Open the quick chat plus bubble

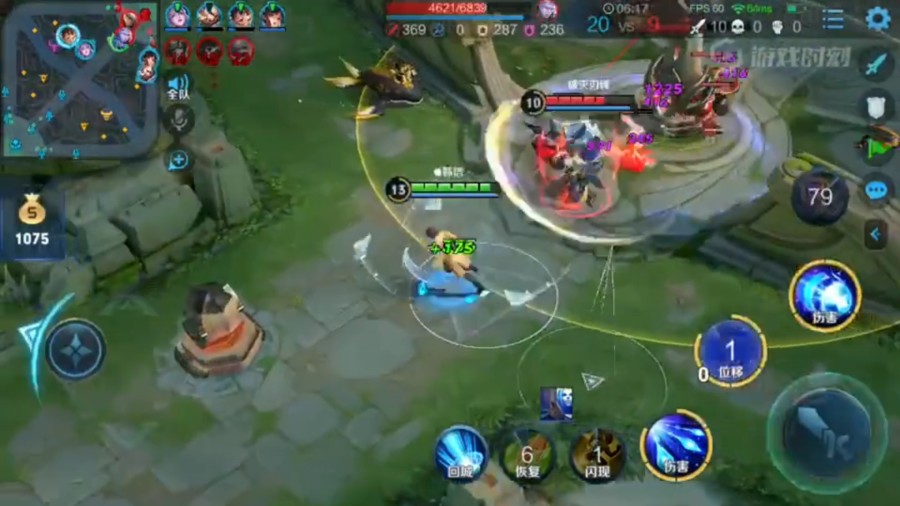click(179, 159)
